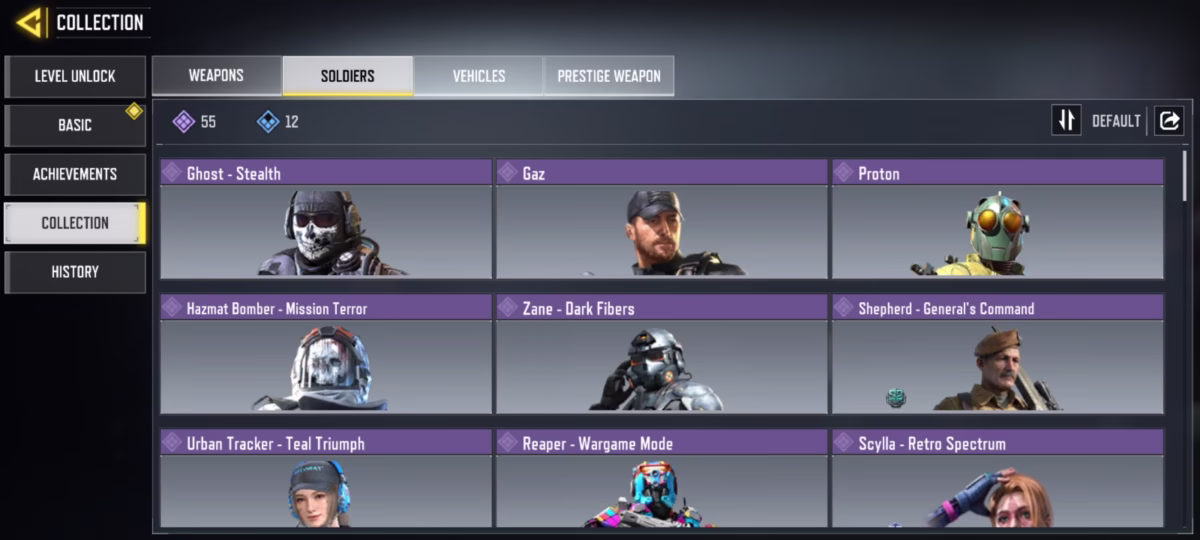Click the share icon beside Default
1200x540 pixels.
coord(1168,121)
